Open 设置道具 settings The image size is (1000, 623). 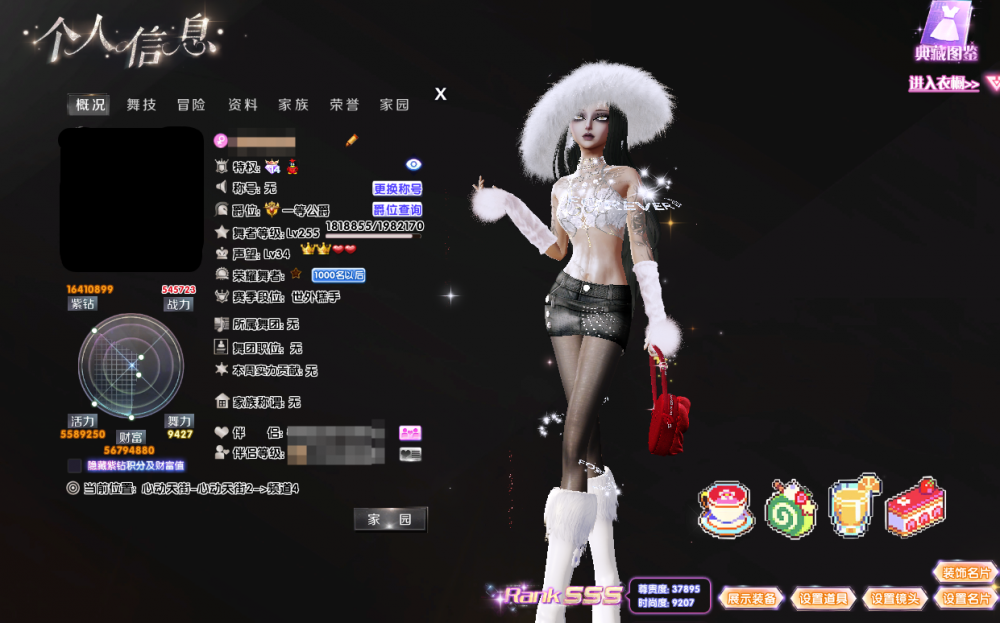click(823, 598)
